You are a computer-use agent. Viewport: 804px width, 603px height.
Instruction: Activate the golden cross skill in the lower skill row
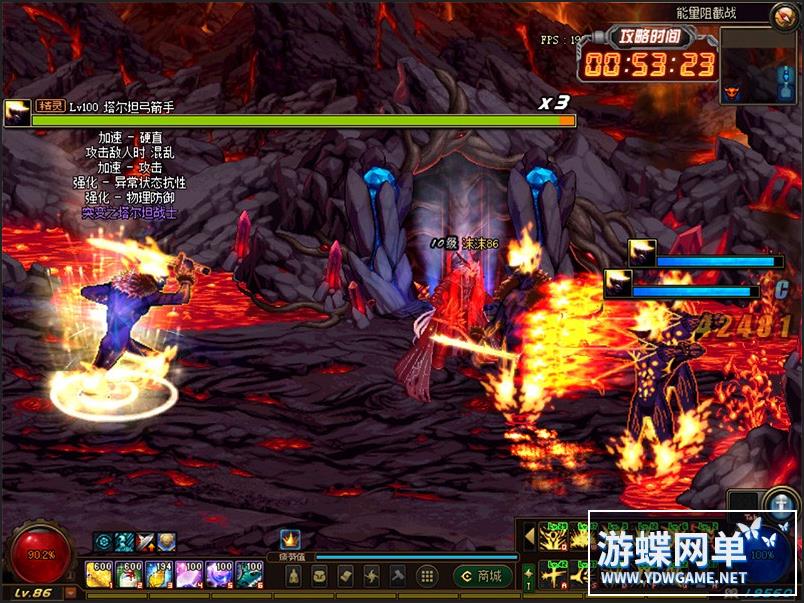coord(552,575)
